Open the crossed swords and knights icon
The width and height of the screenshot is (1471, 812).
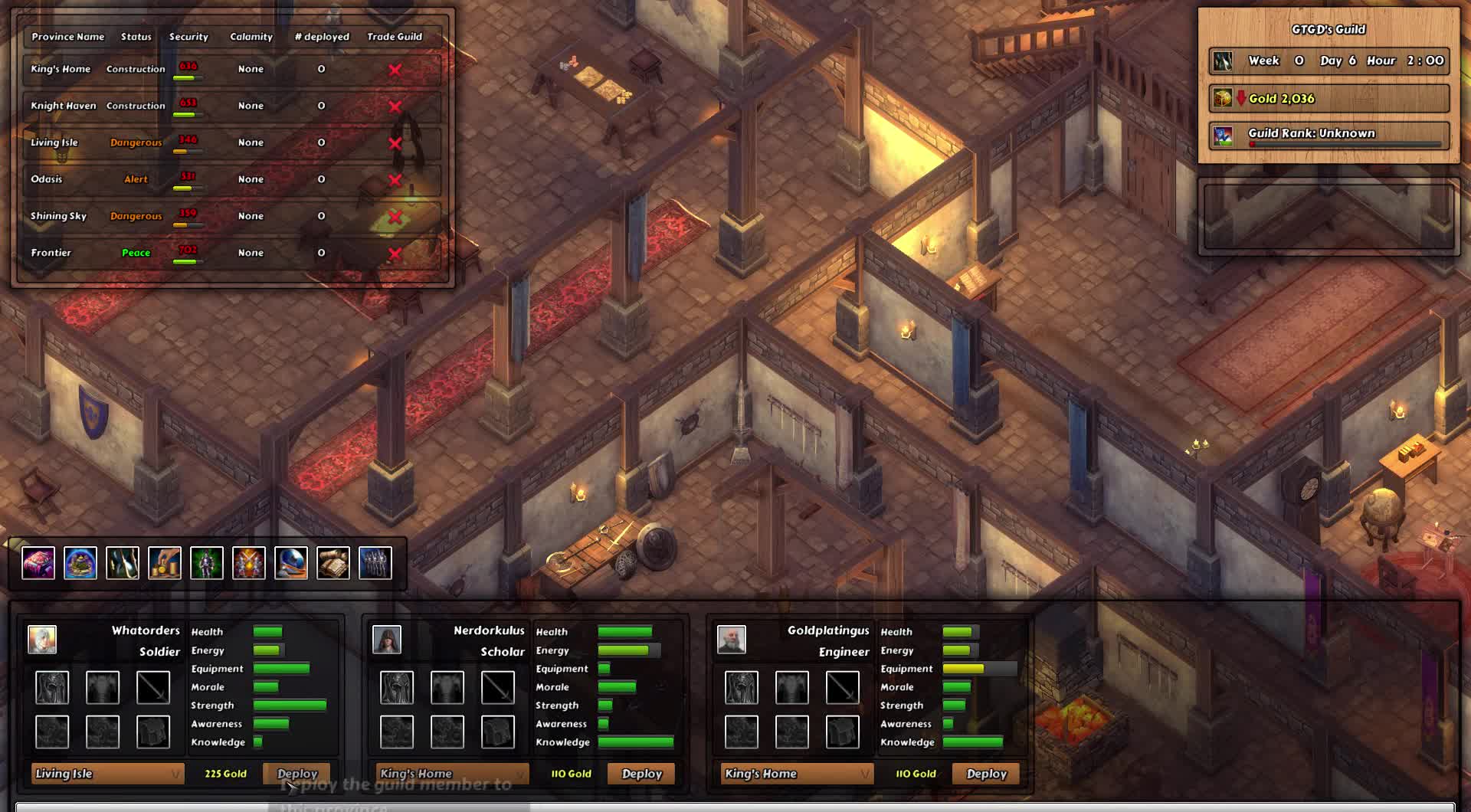[x=249, y=563]
